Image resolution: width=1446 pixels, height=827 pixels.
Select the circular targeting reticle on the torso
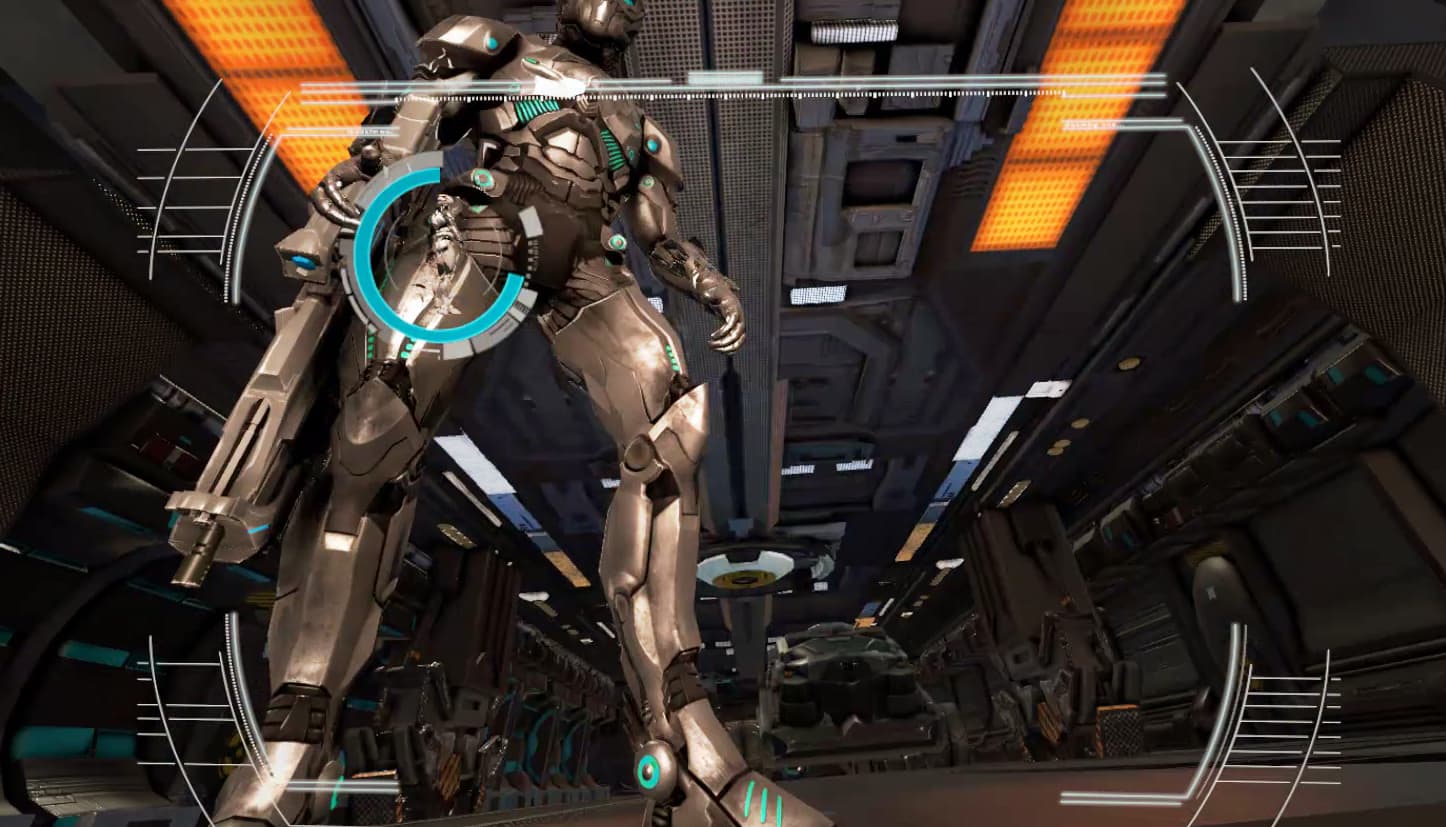coord(438,258)
